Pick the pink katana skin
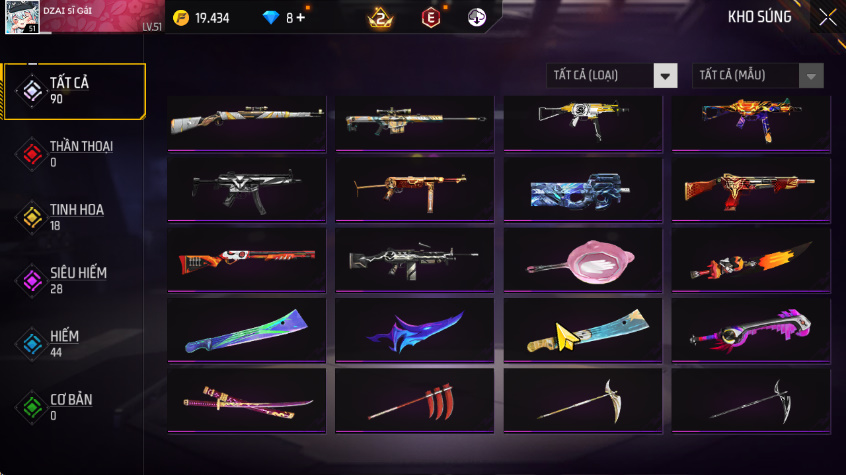 246,400
